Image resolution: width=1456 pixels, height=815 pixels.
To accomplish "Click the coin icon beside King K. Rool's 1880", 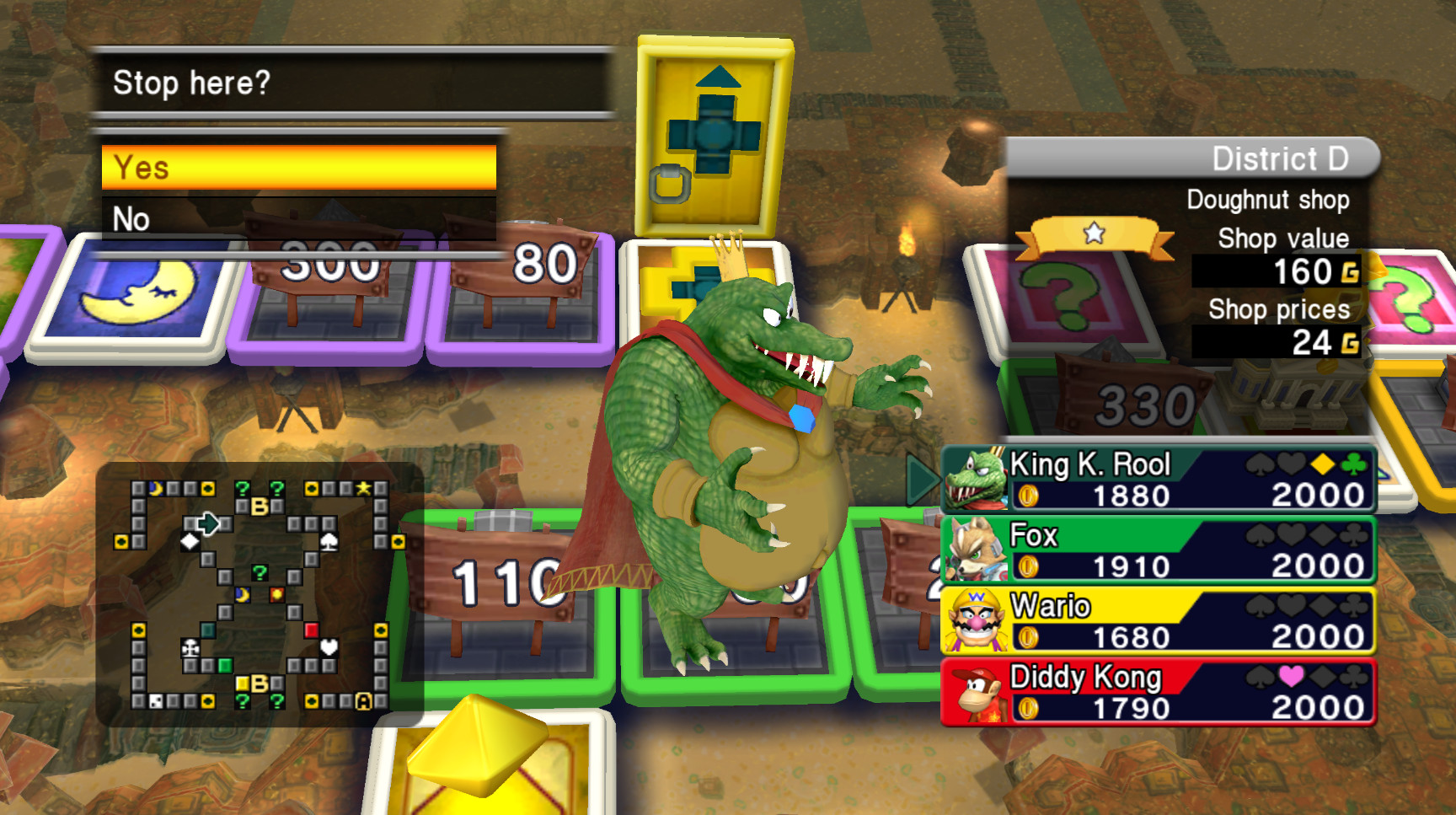I will 1028,496.
